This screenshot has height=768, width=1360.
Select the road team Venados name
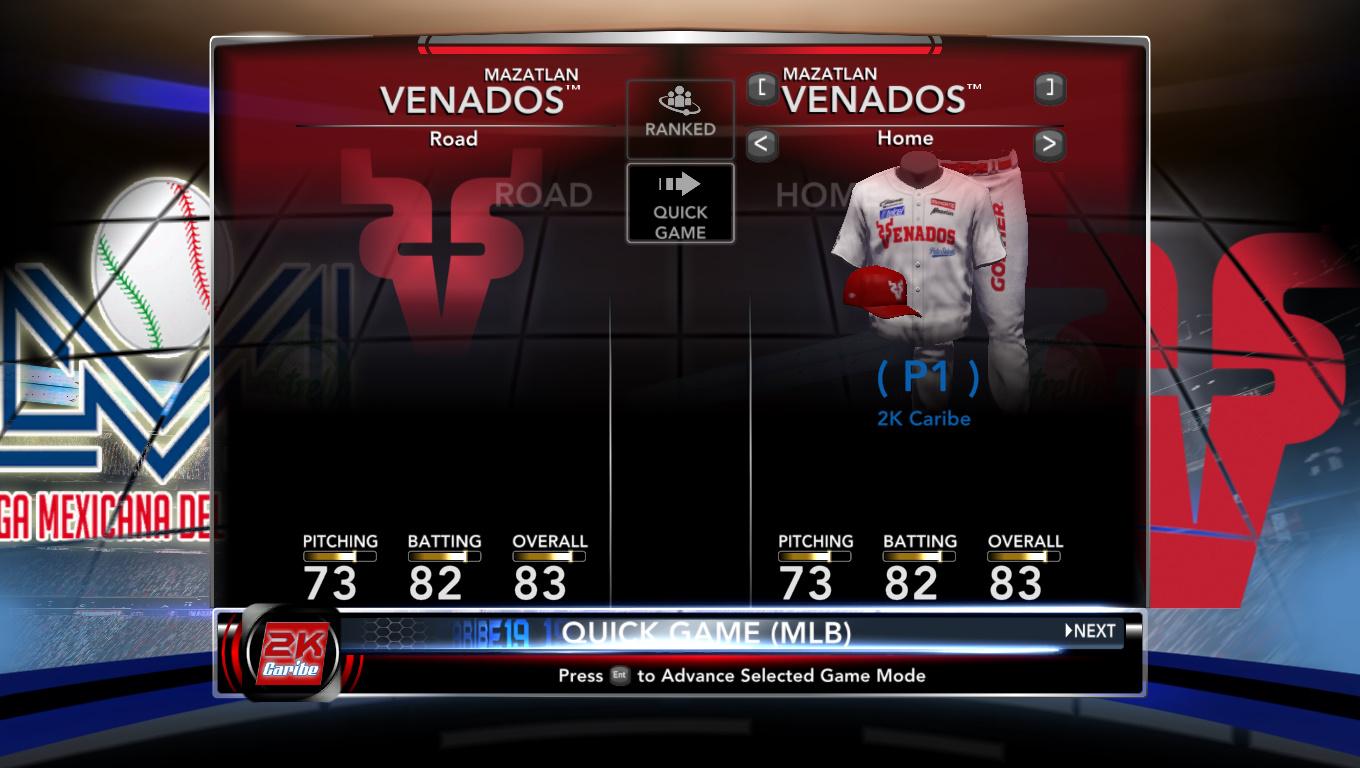tap(472, 99)
